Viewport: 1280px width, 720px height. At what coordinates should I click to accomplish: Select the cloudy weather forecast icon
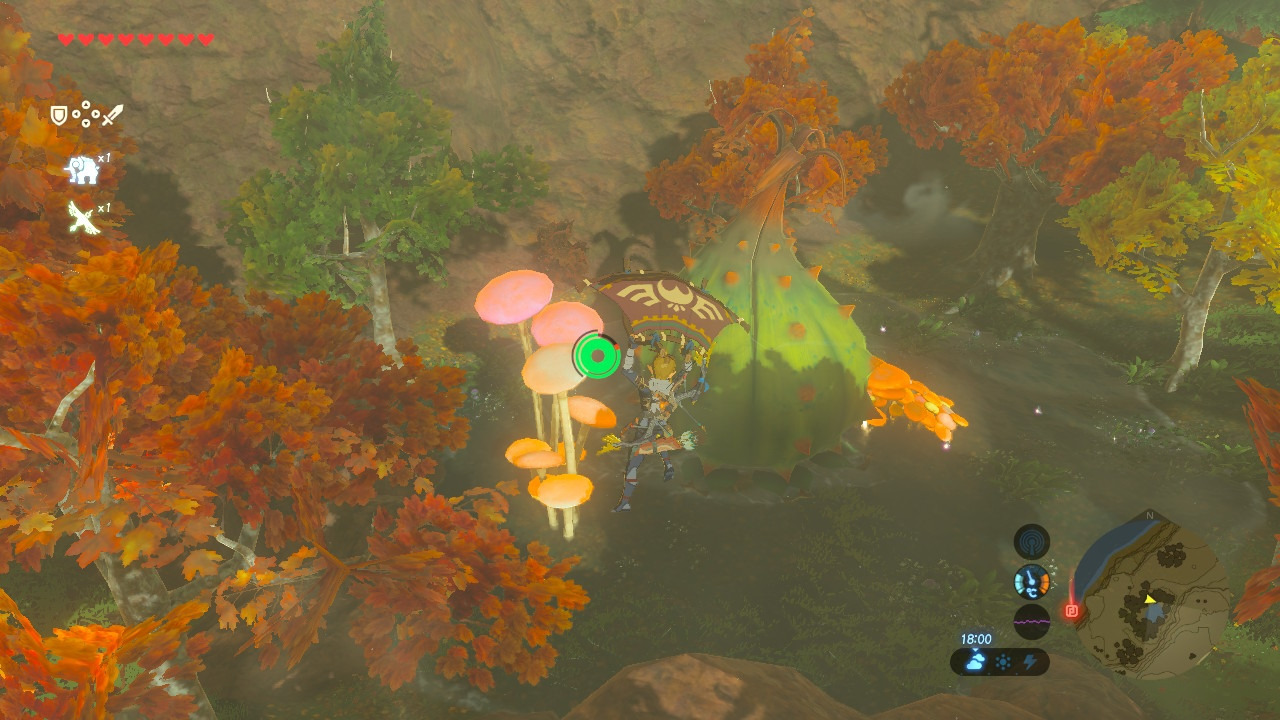tap(974, 662)
